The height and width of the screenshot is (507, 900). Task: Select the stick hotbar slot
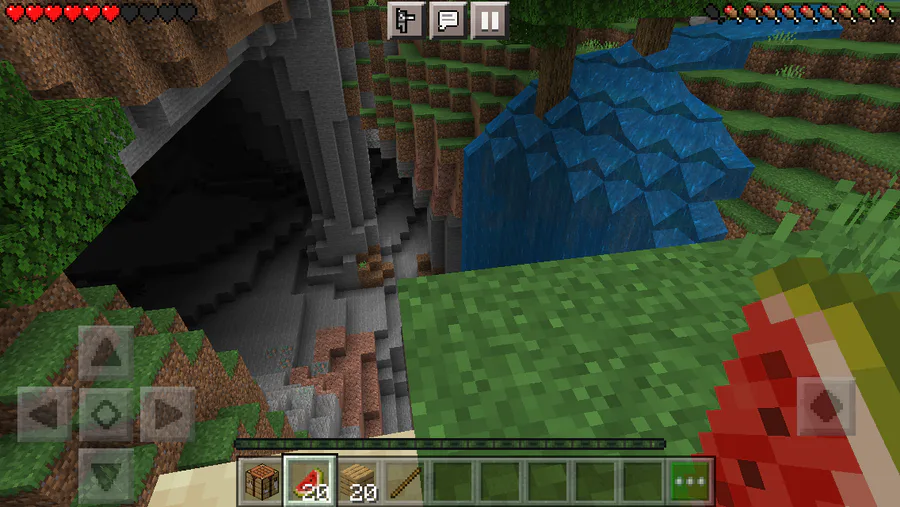404,481
